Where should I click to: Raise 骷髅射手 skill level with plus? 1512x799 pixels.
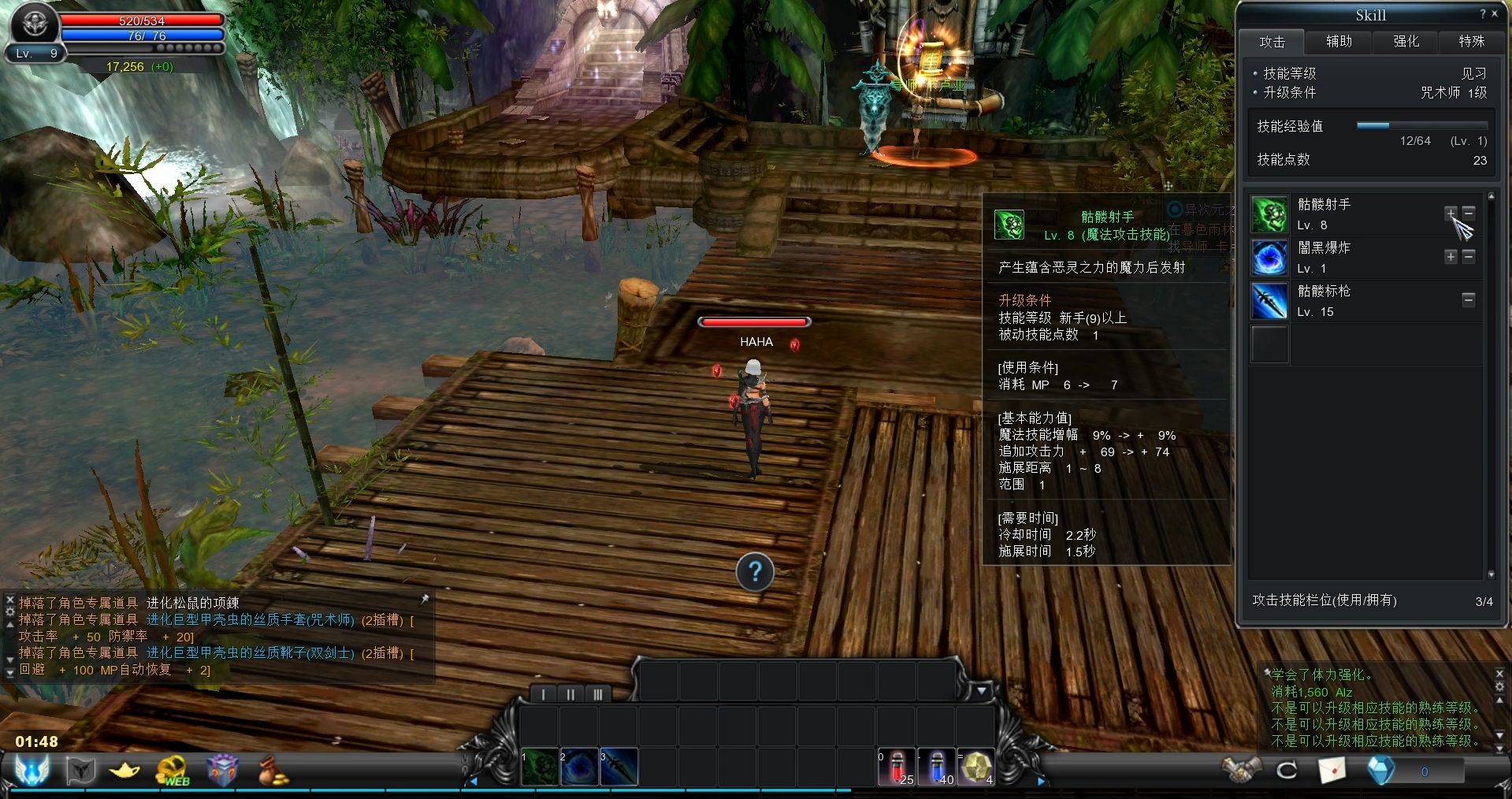(1451, 214)
